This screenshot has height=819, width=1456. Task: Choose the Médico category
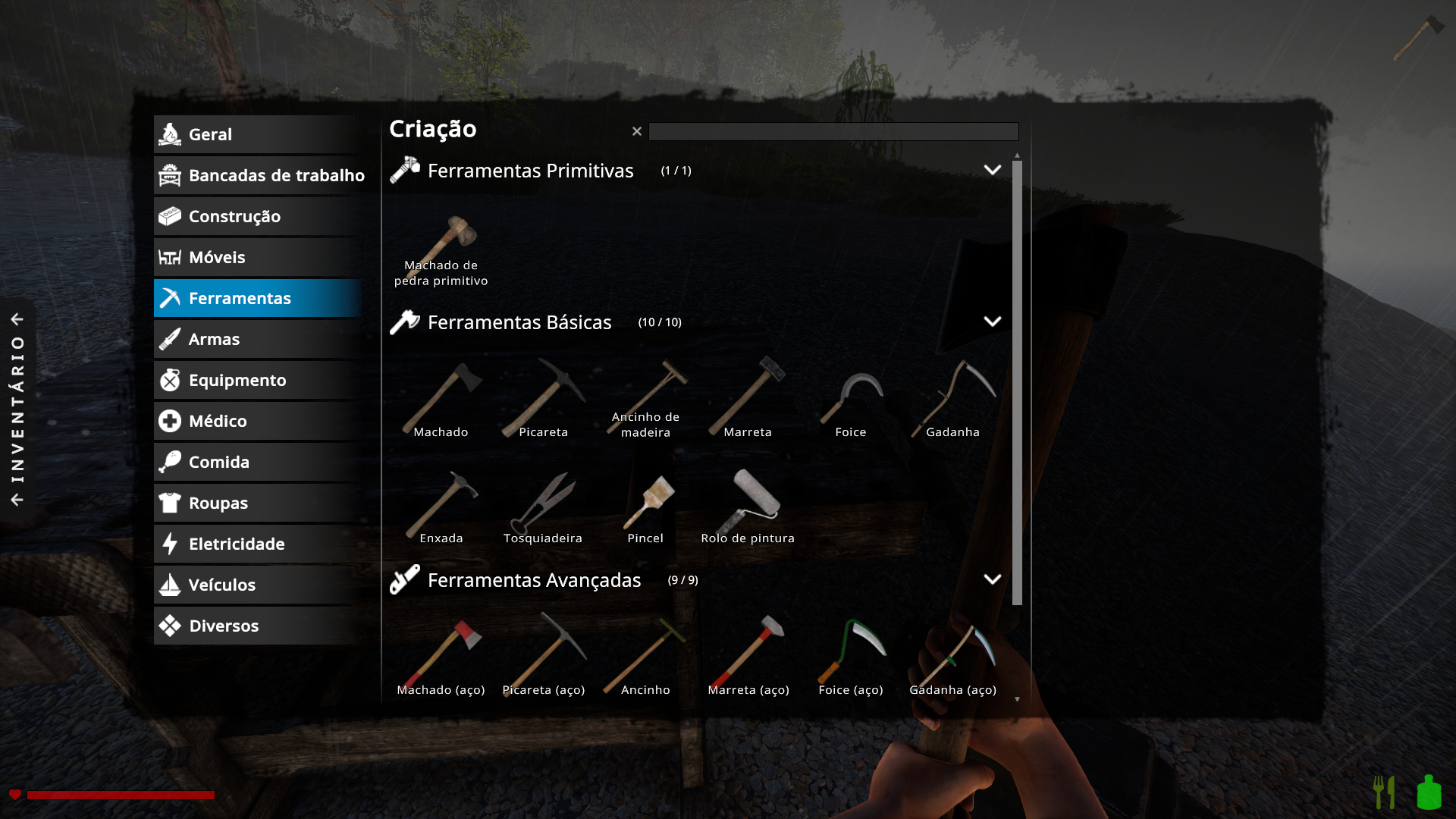coord(256,422)
